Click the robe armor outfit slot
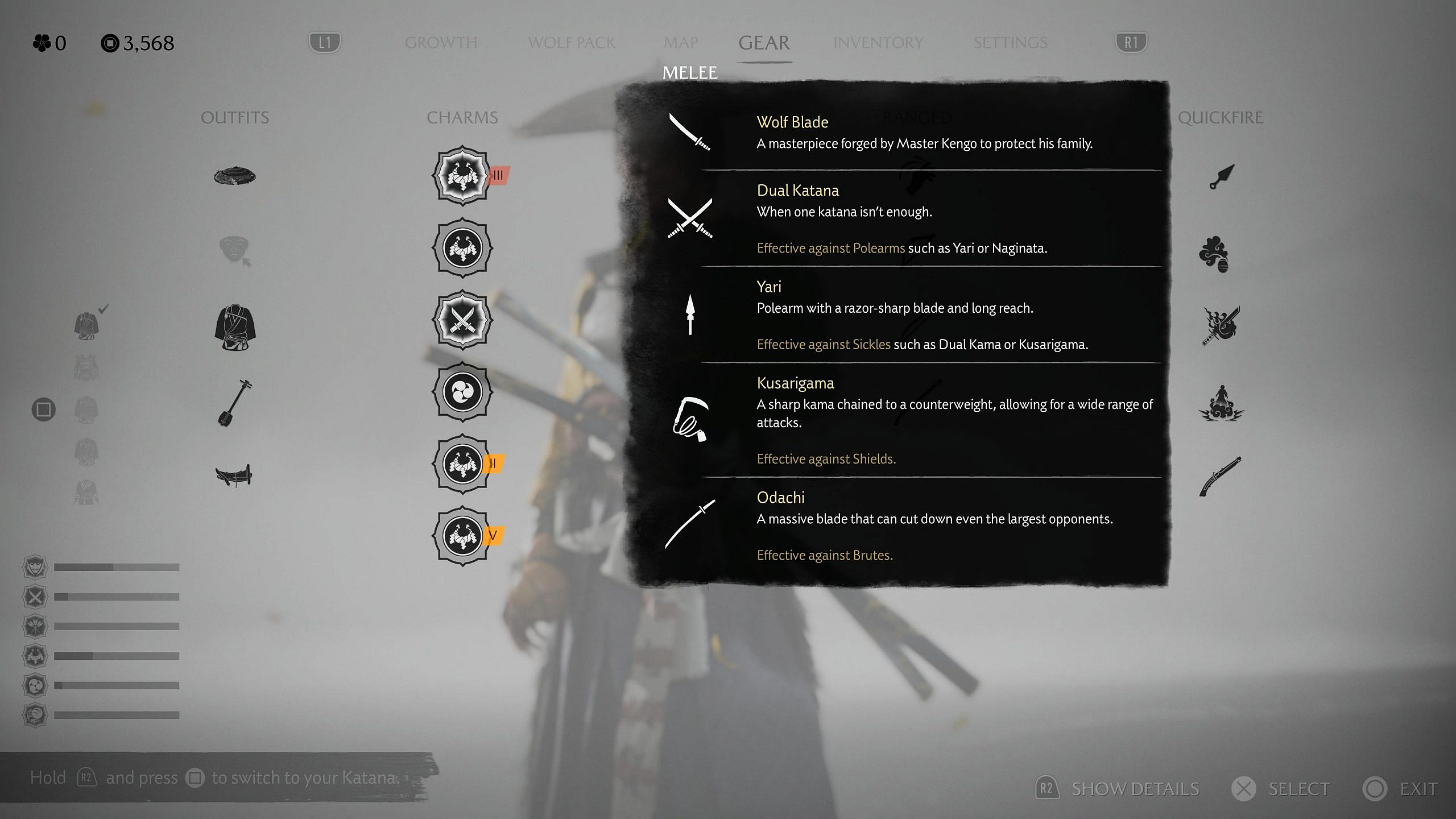The height and width of the screenshot is (819, 1456). click(235, 328)
